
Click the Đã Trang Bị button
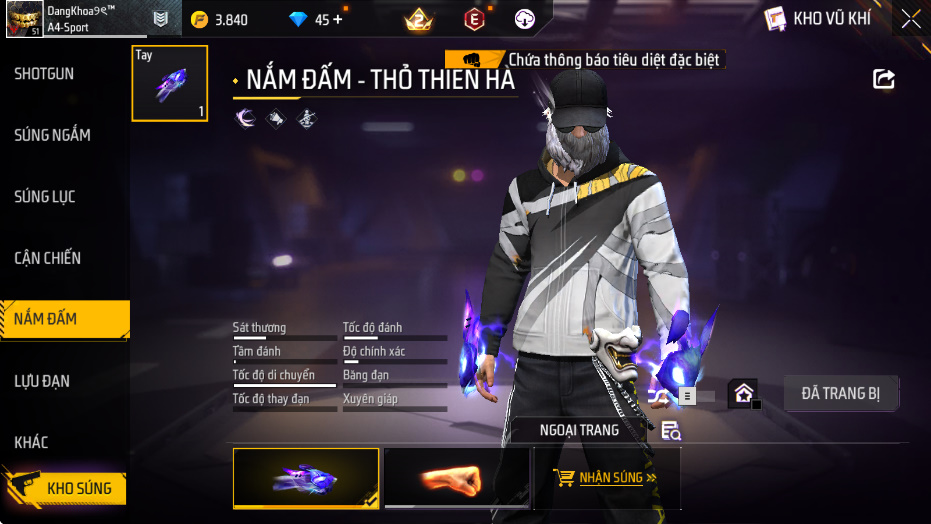[x=841, y=393]
